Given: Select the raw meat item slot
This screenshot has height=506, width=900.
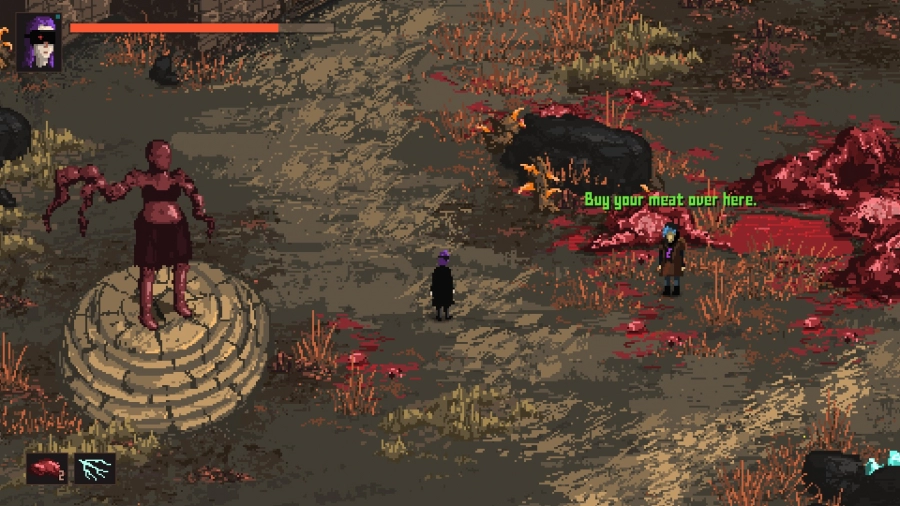Looking at the screenshot, I should 47,468.
